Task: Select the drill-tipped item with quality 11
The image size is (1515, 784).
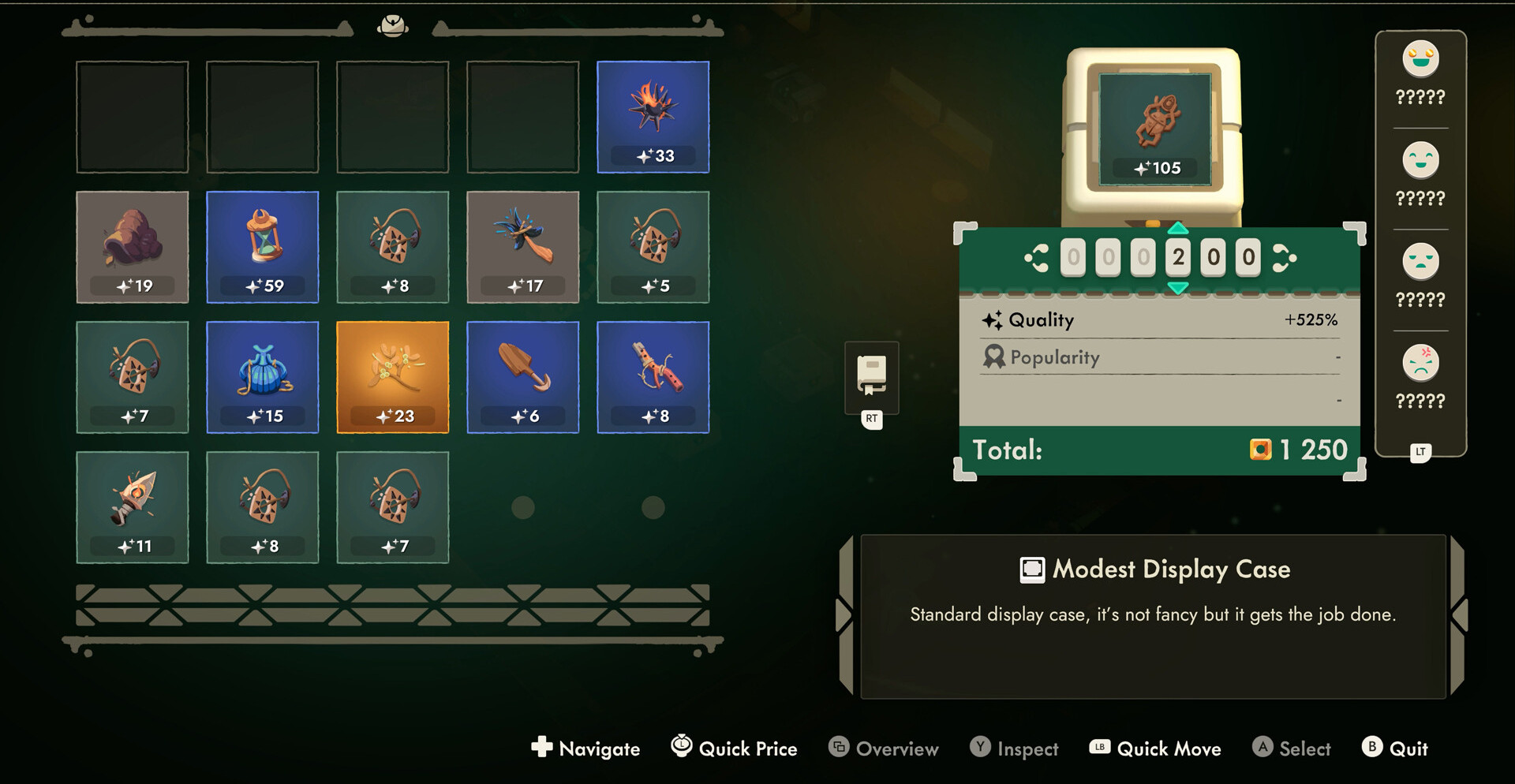Action: [x=133, y=507]
